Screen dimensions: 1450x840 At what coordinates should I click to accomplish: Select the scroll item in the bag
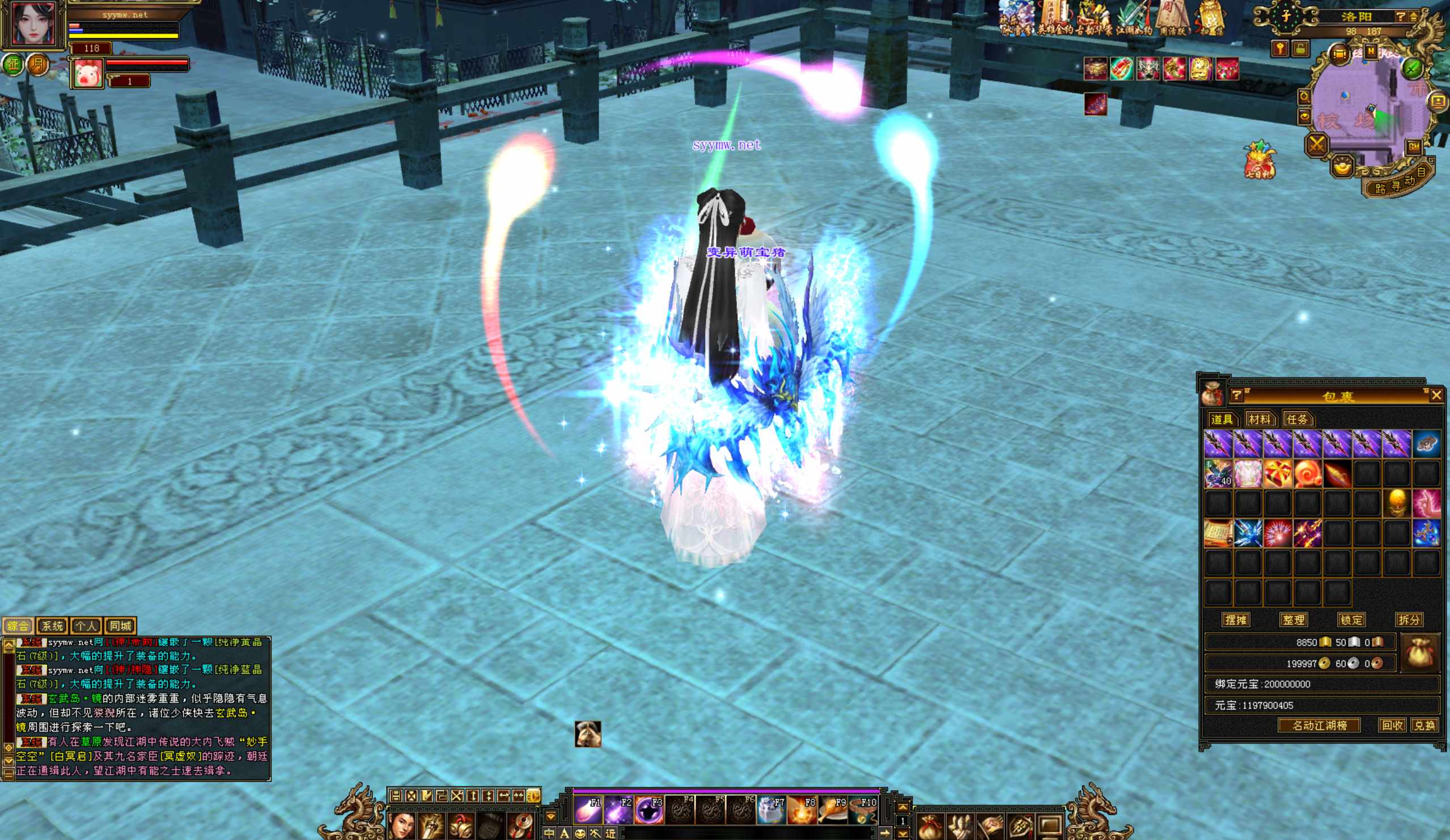point(1218,533)
